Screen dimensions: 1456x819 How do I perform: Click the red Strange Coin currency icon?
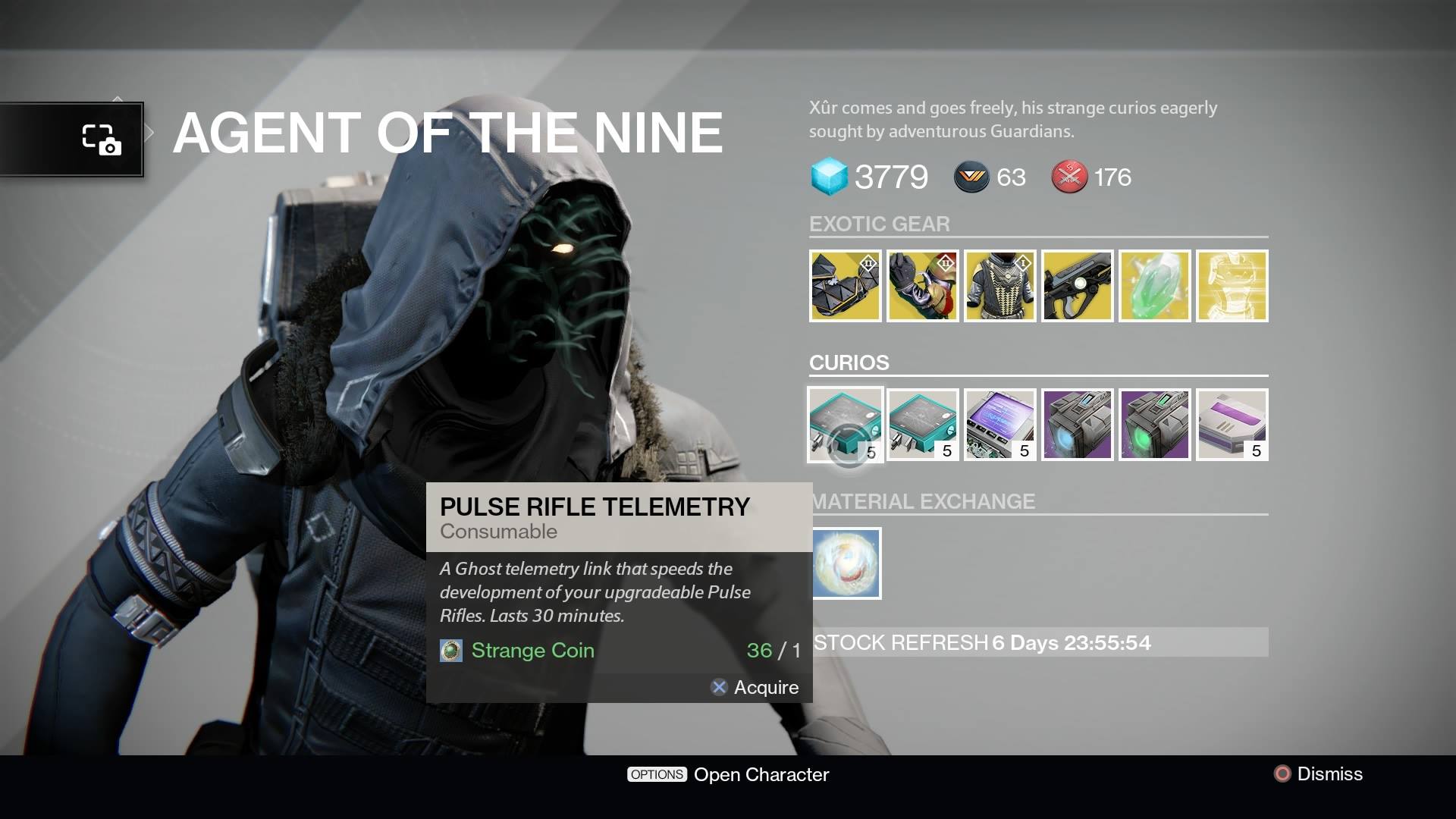(1069, 177)
